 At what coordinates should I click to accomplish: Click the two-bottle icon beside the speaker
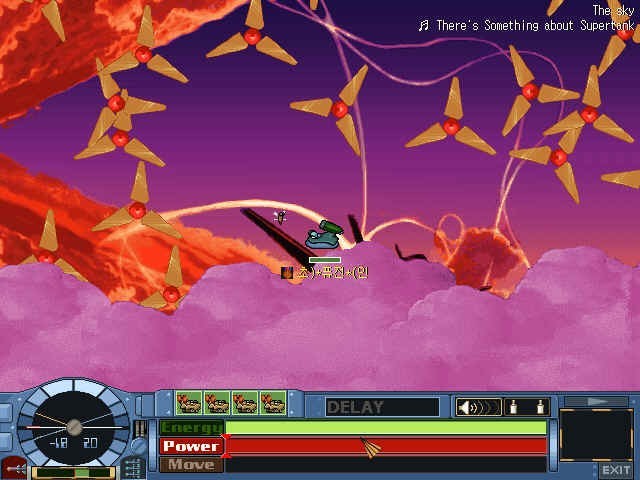click(x=529, y=407)
